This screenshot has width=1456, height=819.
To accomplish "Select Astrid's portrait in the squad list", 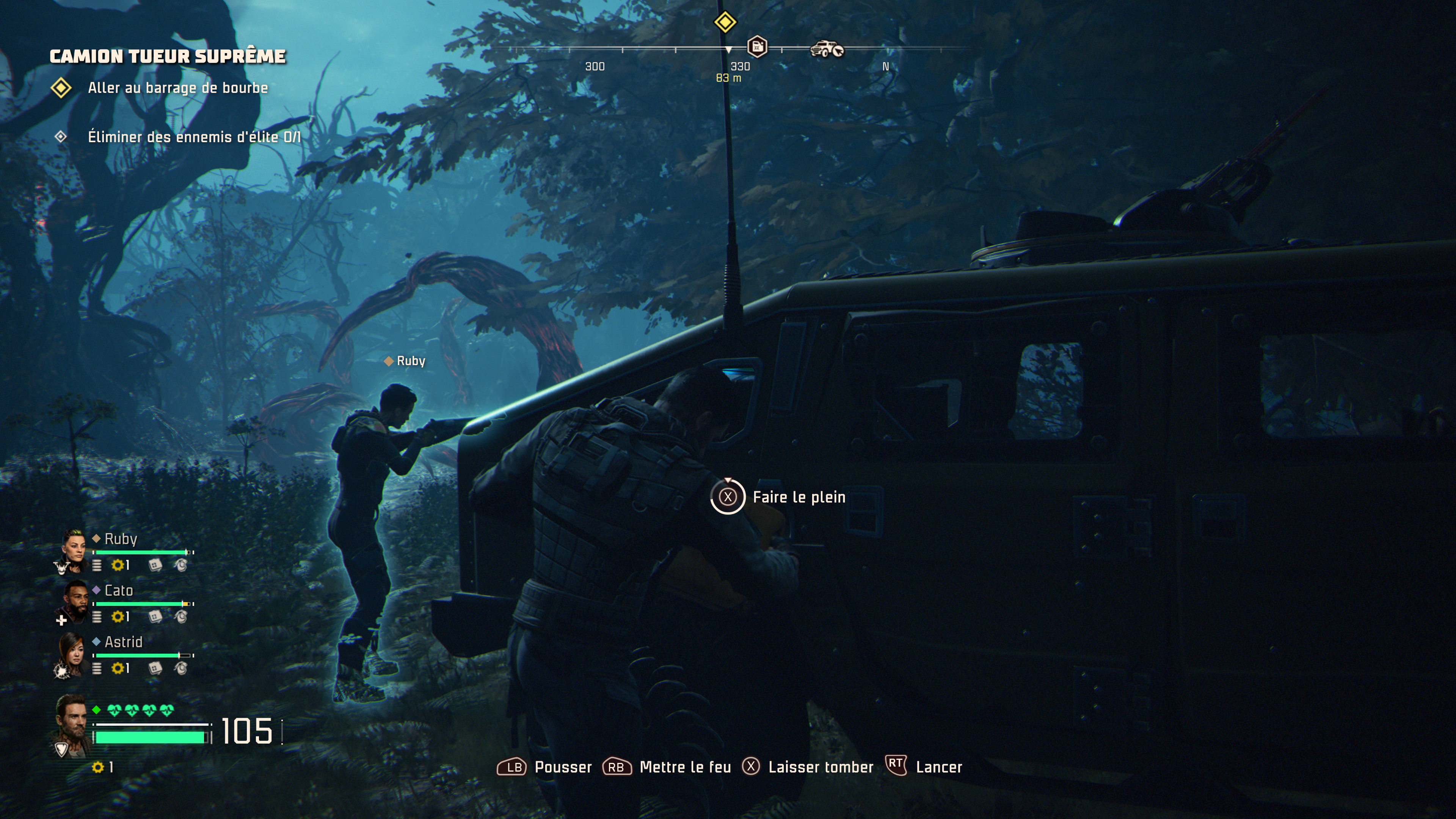I will (x=72, y=652).
